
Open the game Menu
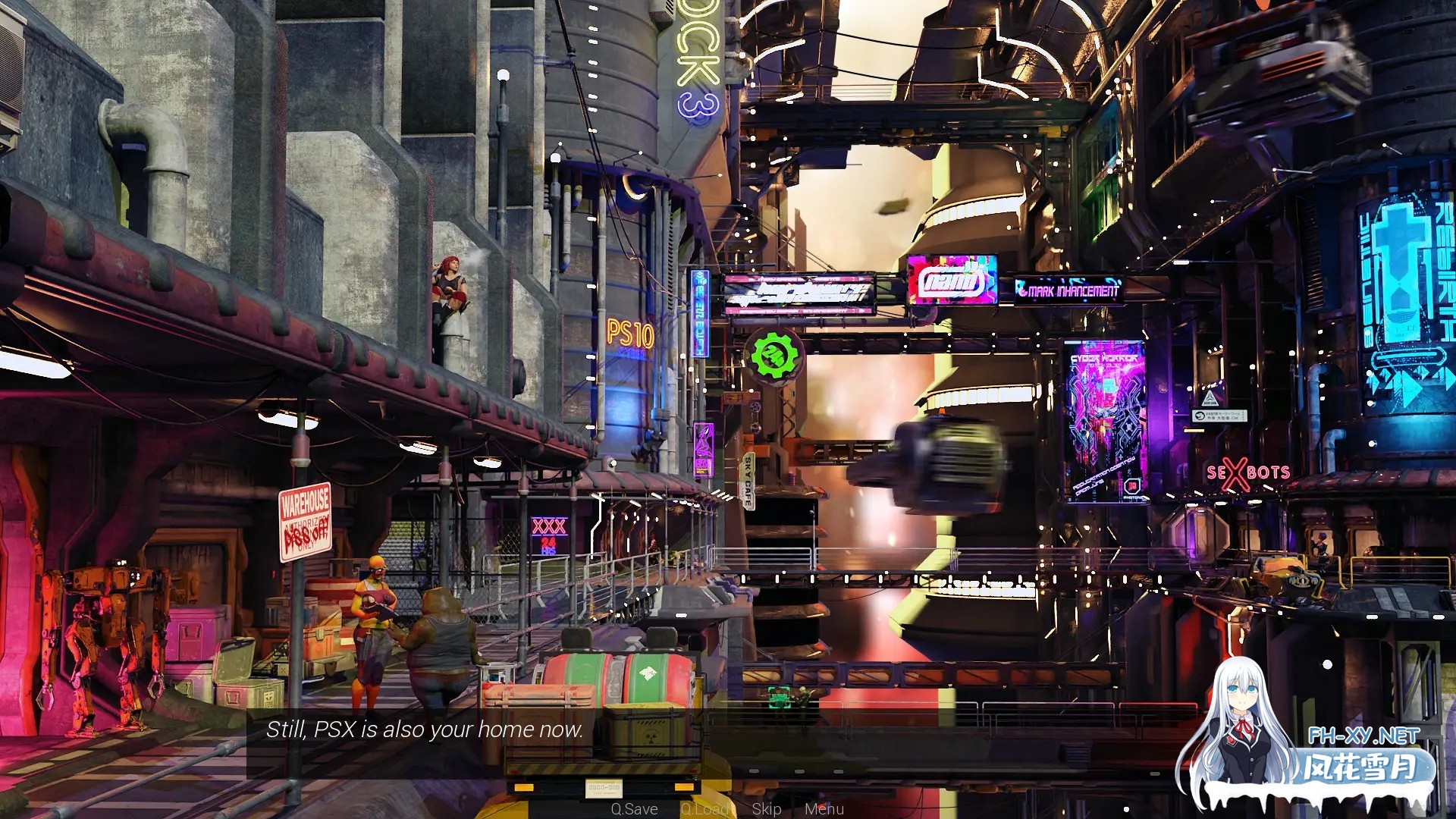pos(824,809)
